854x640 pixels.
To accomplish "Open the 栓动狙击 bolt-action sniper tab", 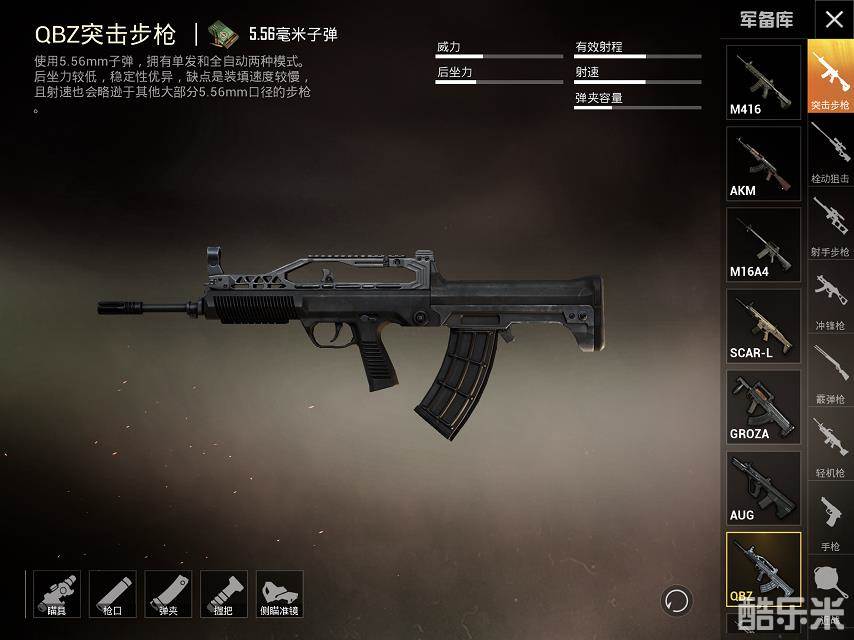I will pos(830,151).
